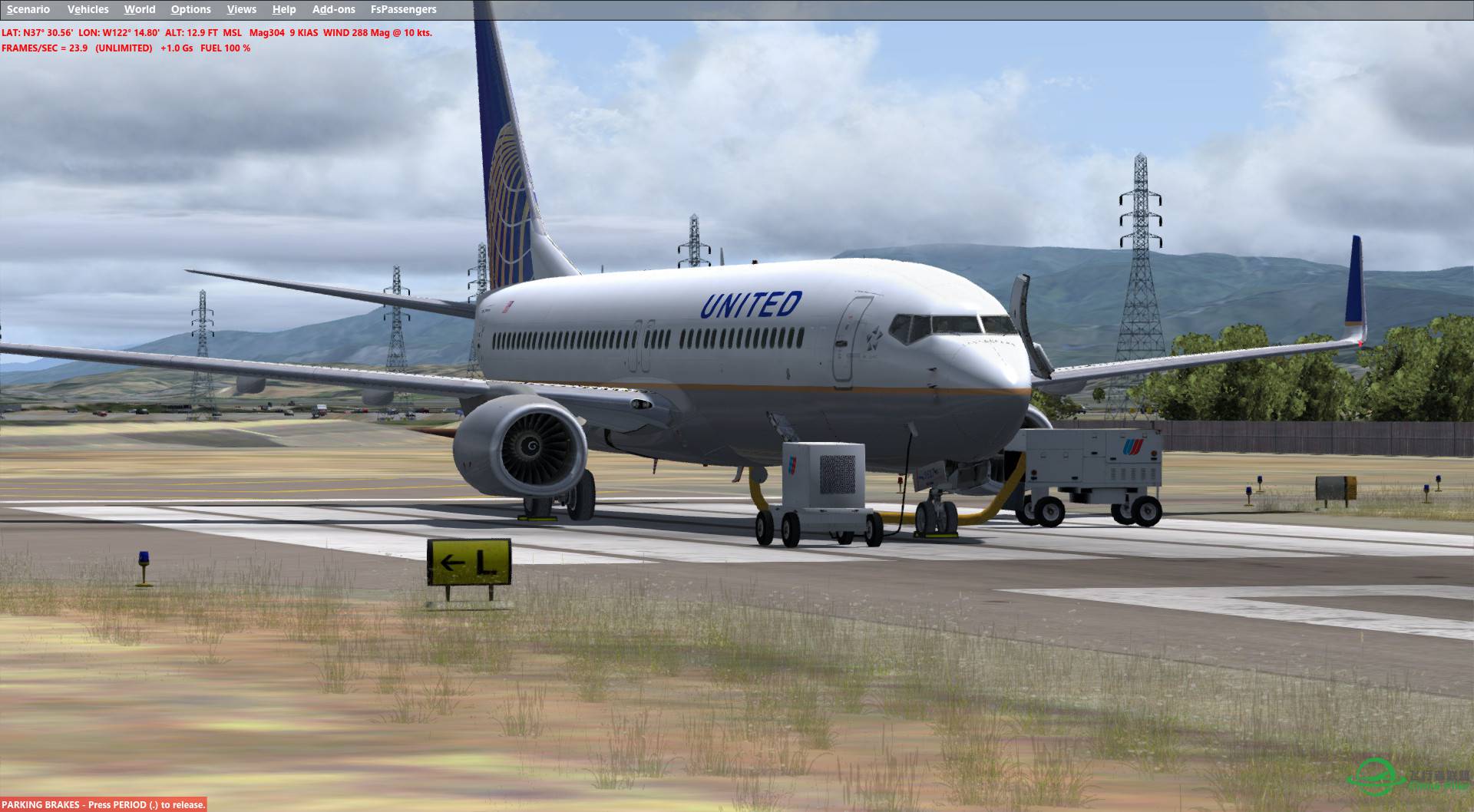This screenshot has width=1474, height=812.
Task: Click the FRAMES/SEC counter text
Action: coord(43,48)
